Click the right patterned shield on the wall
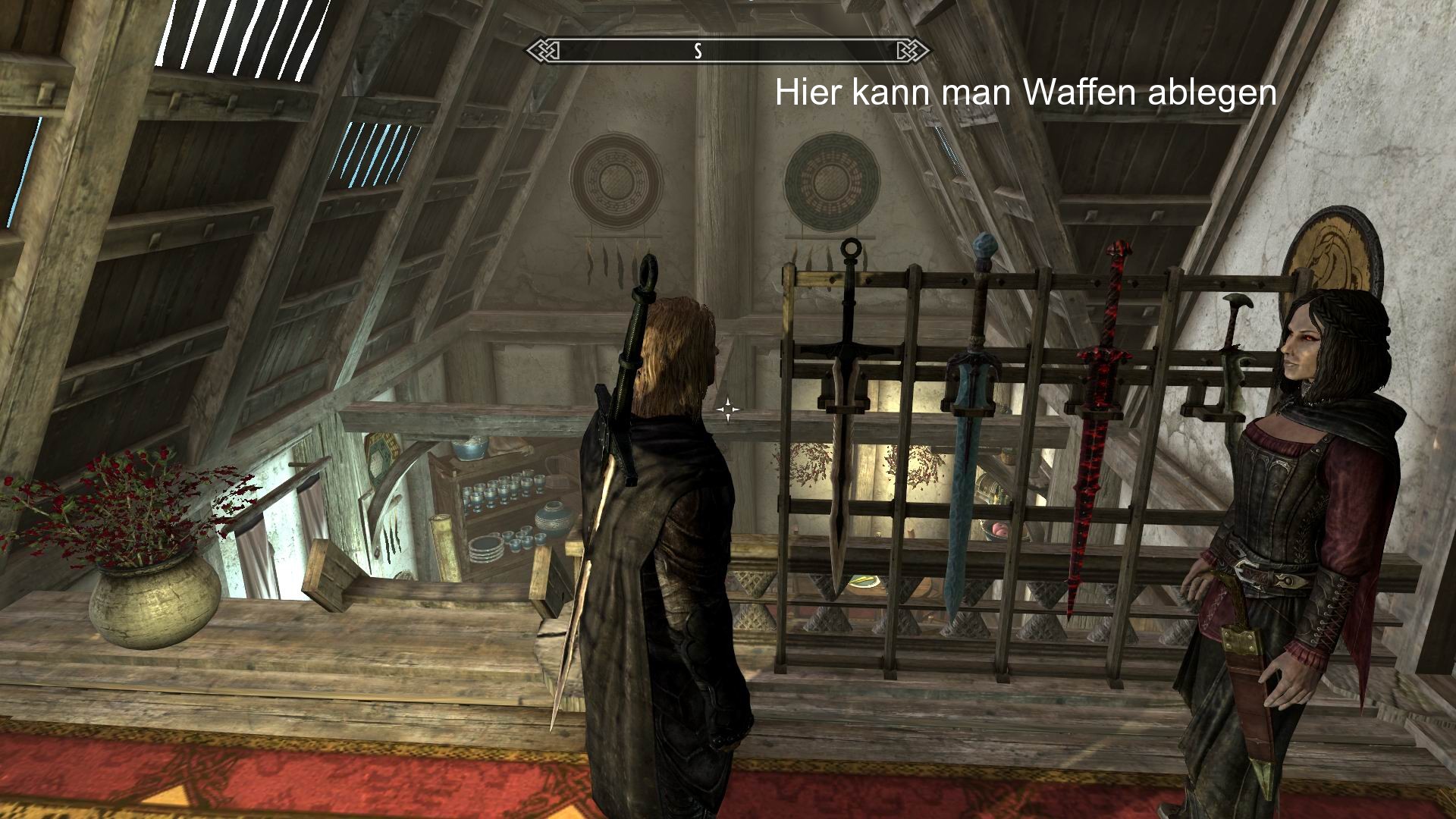1456x819 pixels. (834, 182)
